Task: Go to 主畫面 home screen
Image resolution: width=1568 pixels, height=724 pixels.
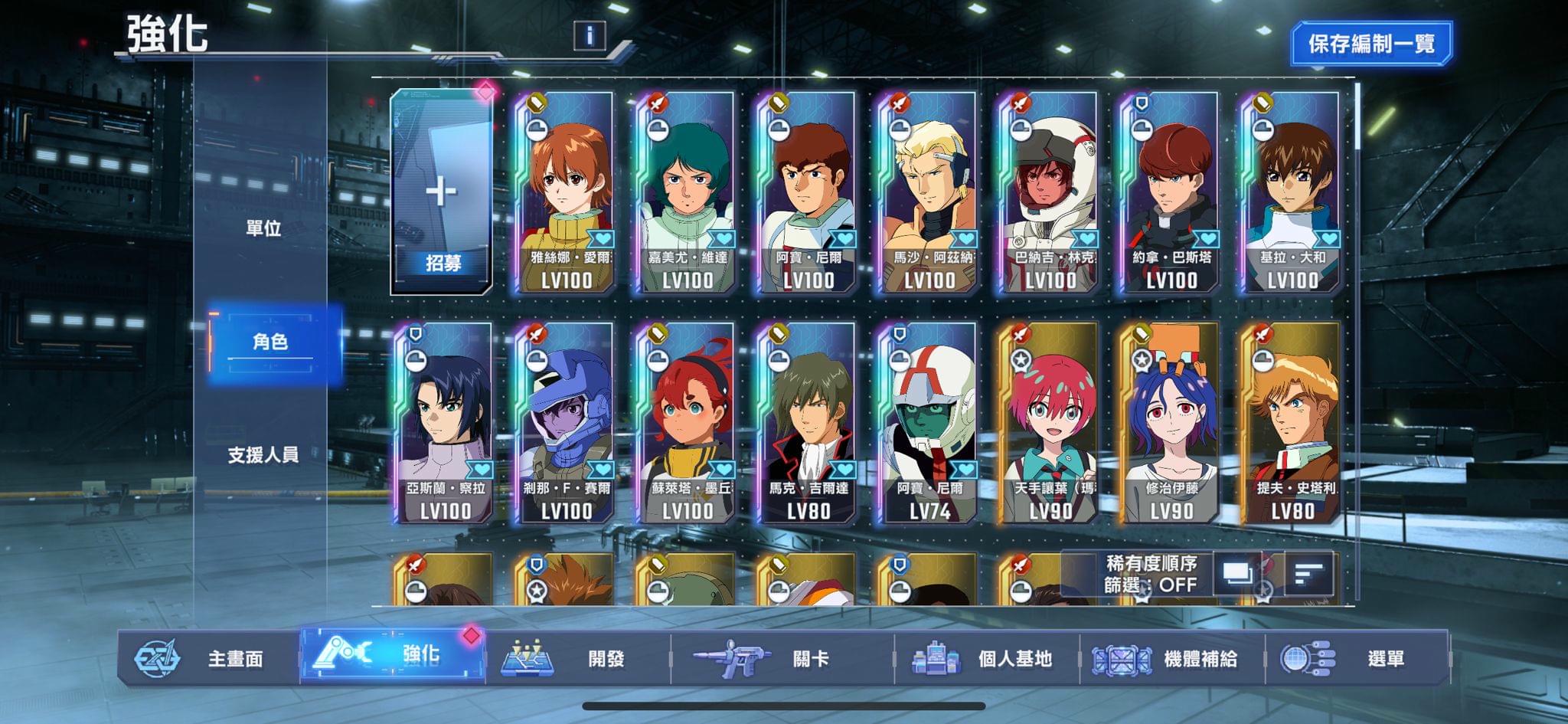Action: (208, 658)
